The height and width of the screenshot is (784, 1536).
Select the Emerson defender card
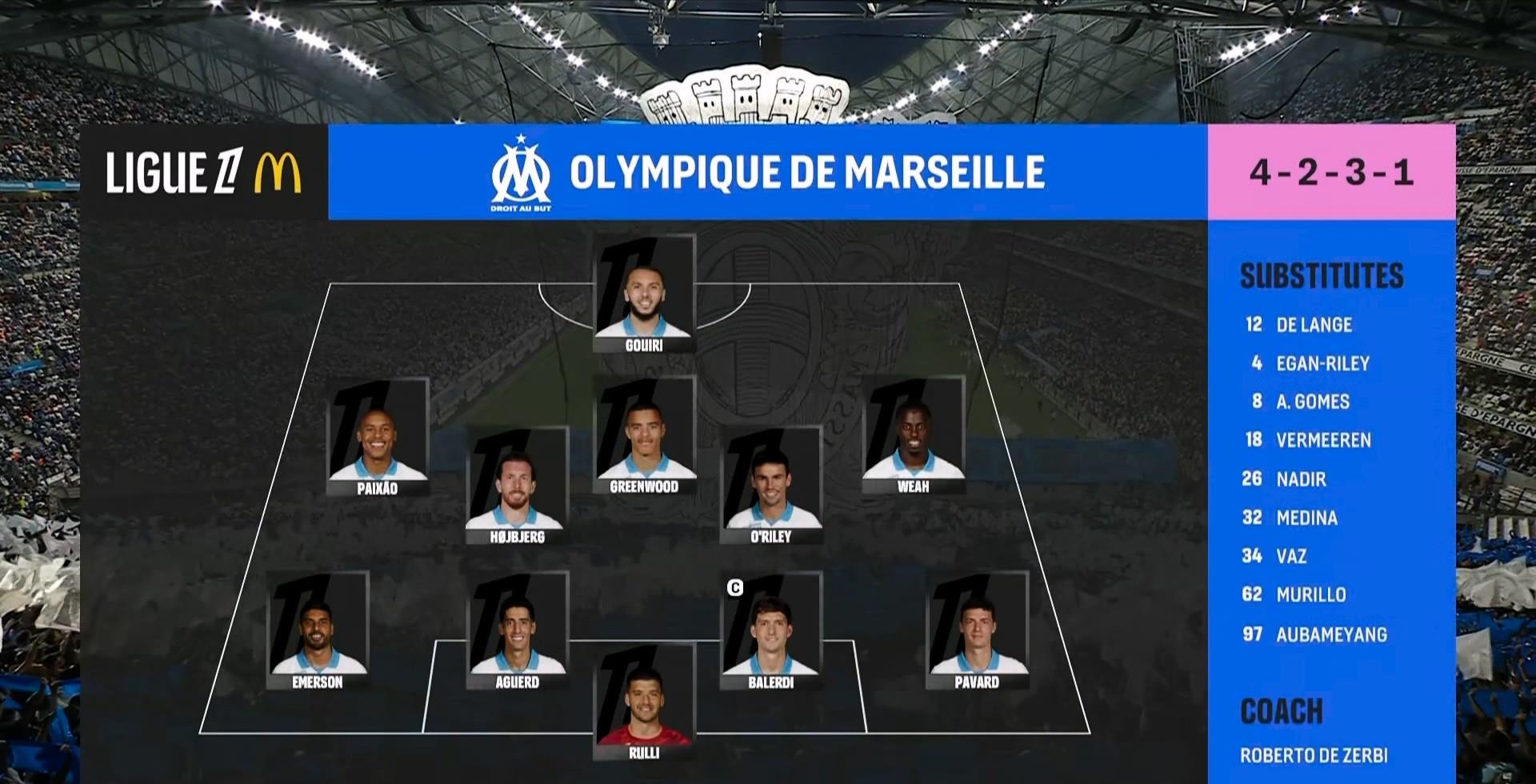[318, 631]
